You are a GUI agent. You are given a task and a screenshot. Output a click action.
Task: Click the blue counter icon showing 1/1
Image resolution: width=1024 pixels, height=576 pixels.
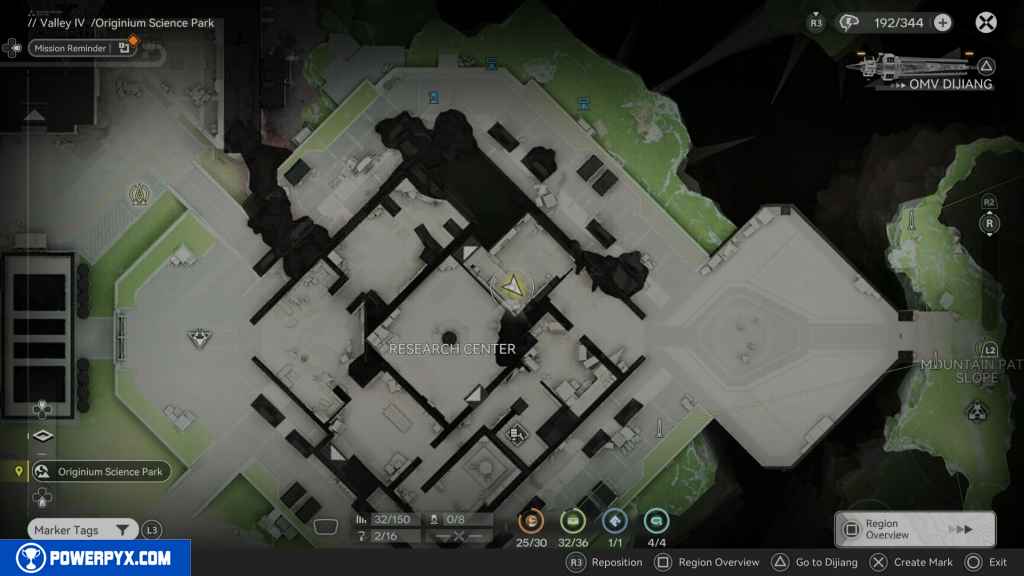click(614, 520)
